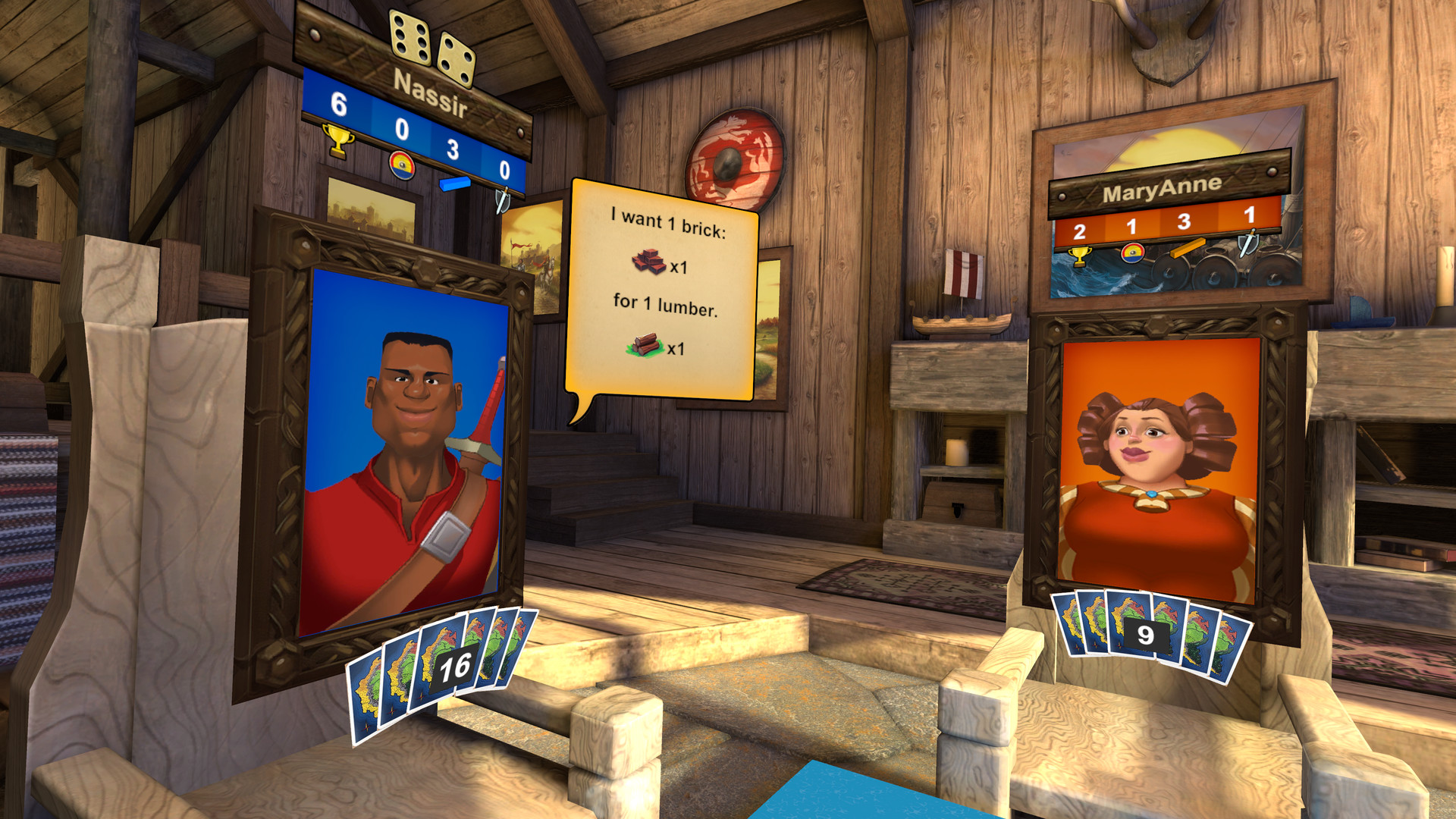Select the longest road icon on MaryAnne's panel
1456x819 pixels.
tap(1189, 248)
